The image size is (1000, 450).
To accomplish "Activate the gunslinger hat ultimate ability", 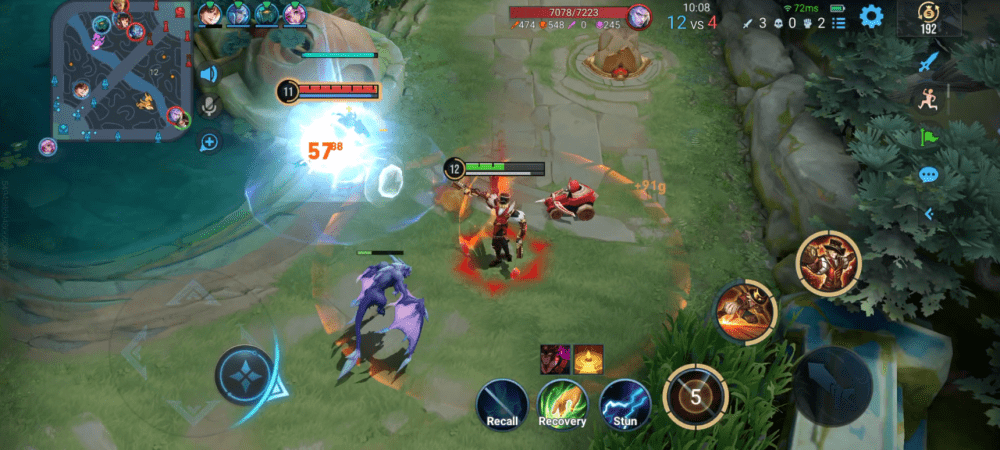I will pyautogui.click(x=829, y=262).
